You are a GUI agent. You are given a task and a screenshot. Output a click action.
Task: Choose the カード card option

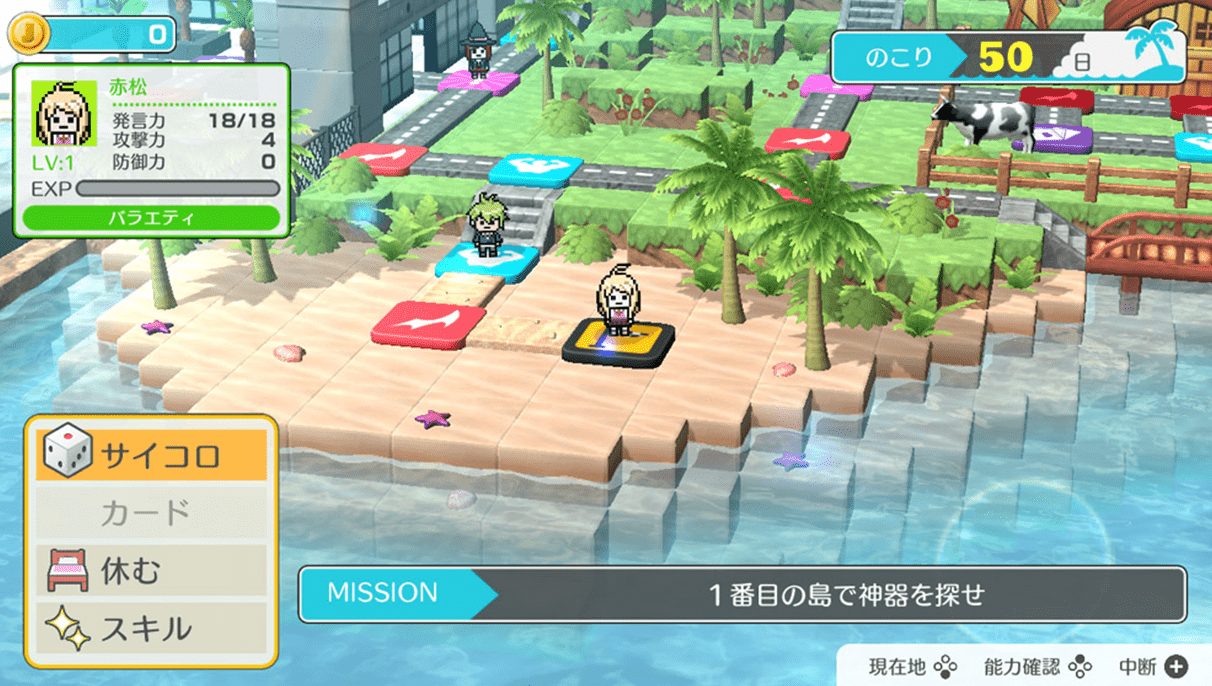[x=152, y=513]
